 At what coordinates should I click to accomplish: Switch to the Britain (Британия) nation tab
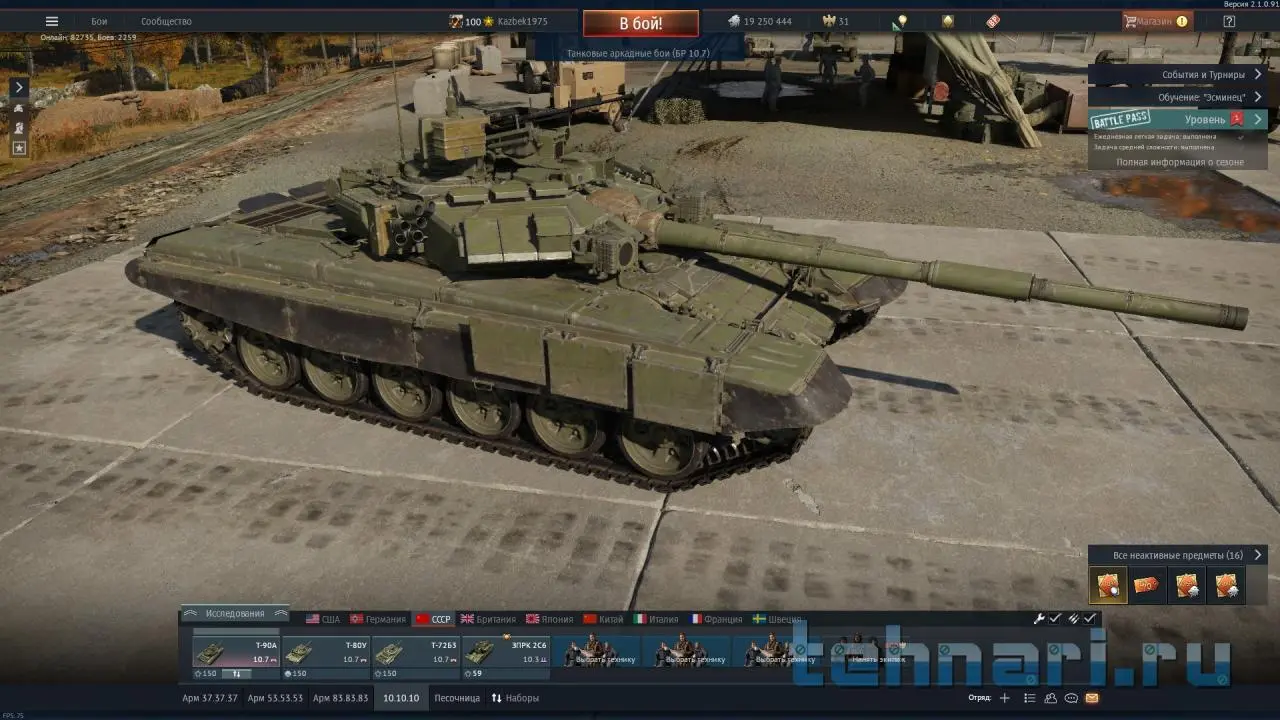tap(488, 619)
